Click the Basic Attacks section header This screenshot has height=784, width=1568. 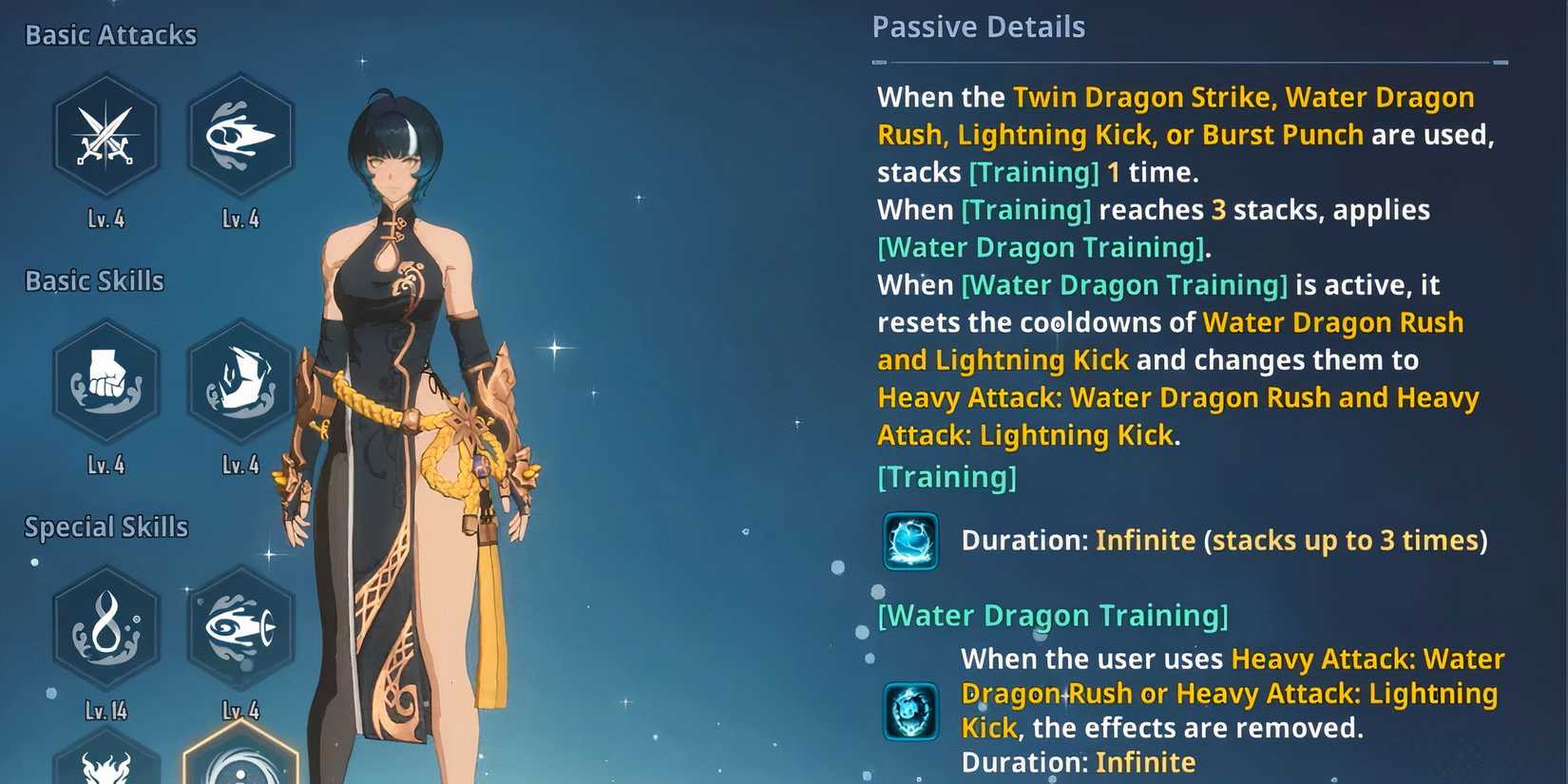click(x=111, y=34)
